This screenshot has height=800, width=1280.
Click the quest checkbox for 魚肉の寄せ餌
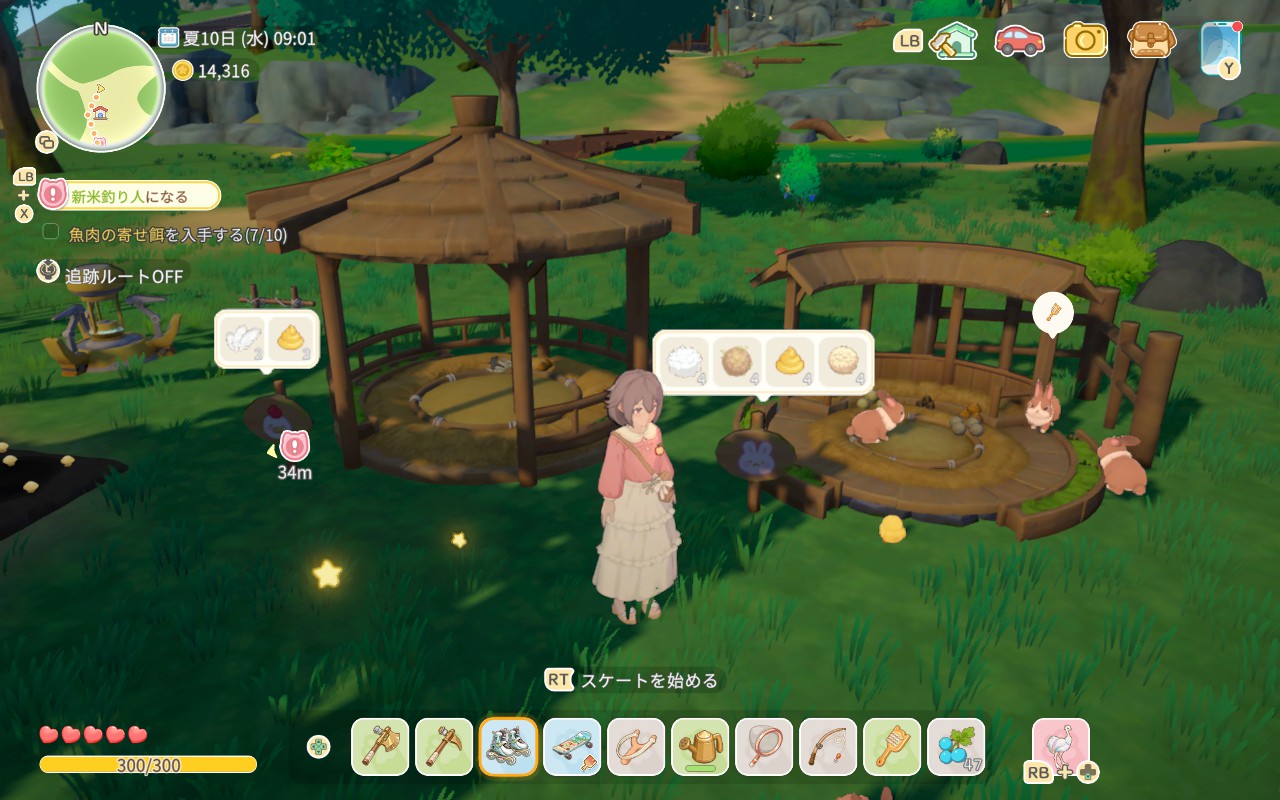click(x=51, y=233)
